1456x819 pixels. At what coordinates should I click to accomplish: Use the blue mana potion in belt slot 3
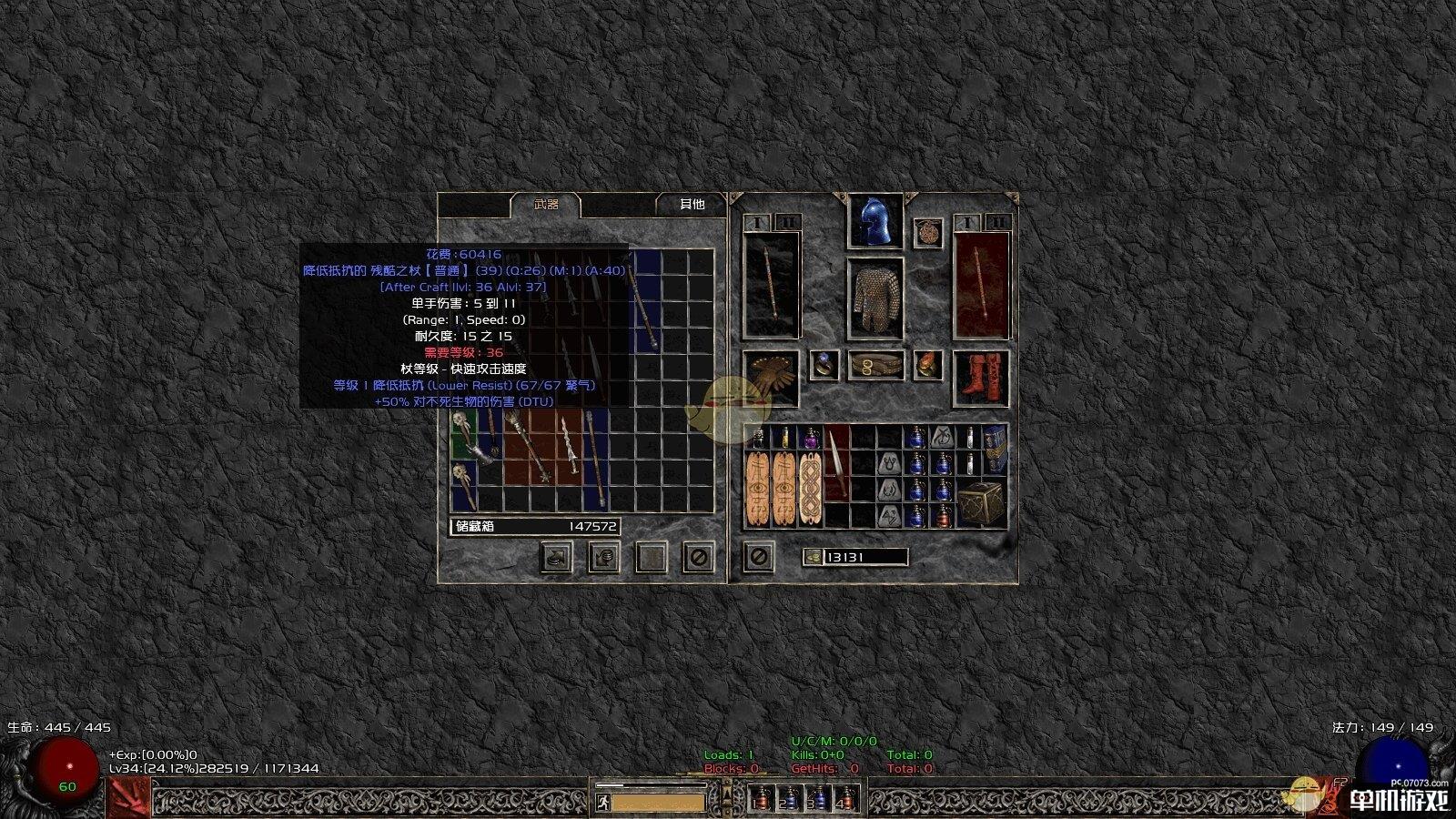coord(818,799)
